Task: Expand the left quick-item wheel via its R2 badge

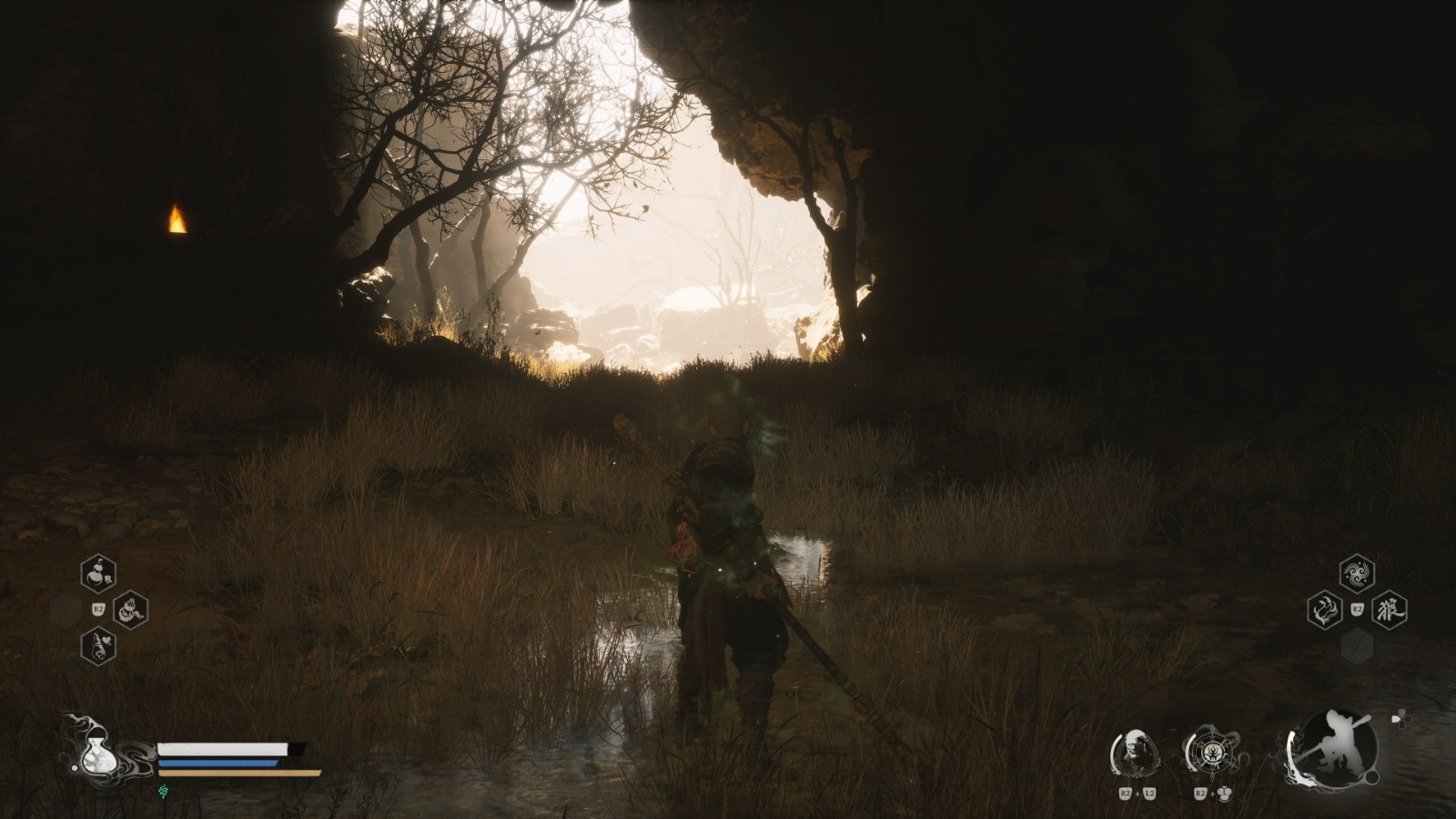Action: click(x=98, y=609)
